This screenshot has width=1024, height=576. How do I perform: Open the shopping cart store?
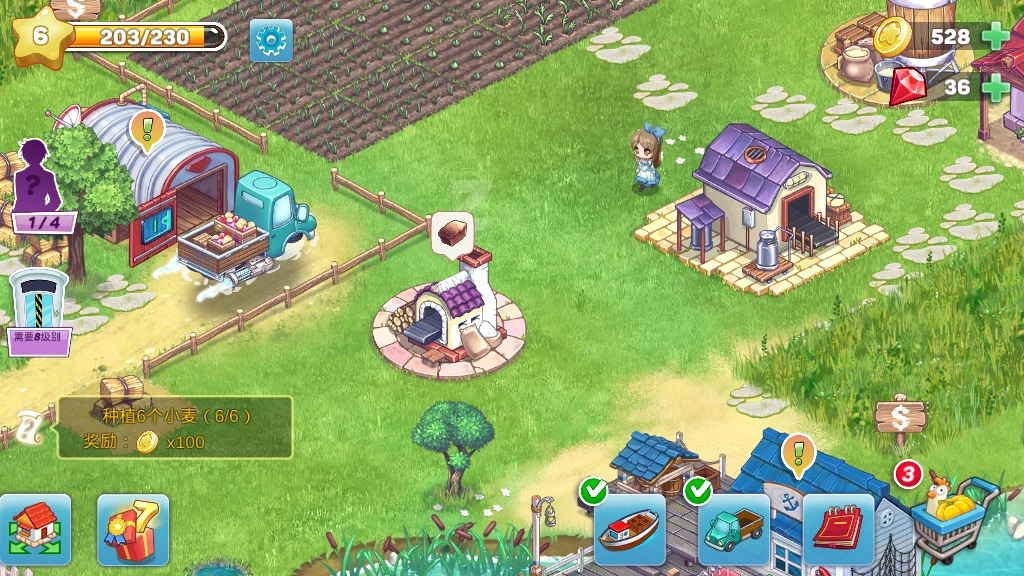[x=952, y=518]
